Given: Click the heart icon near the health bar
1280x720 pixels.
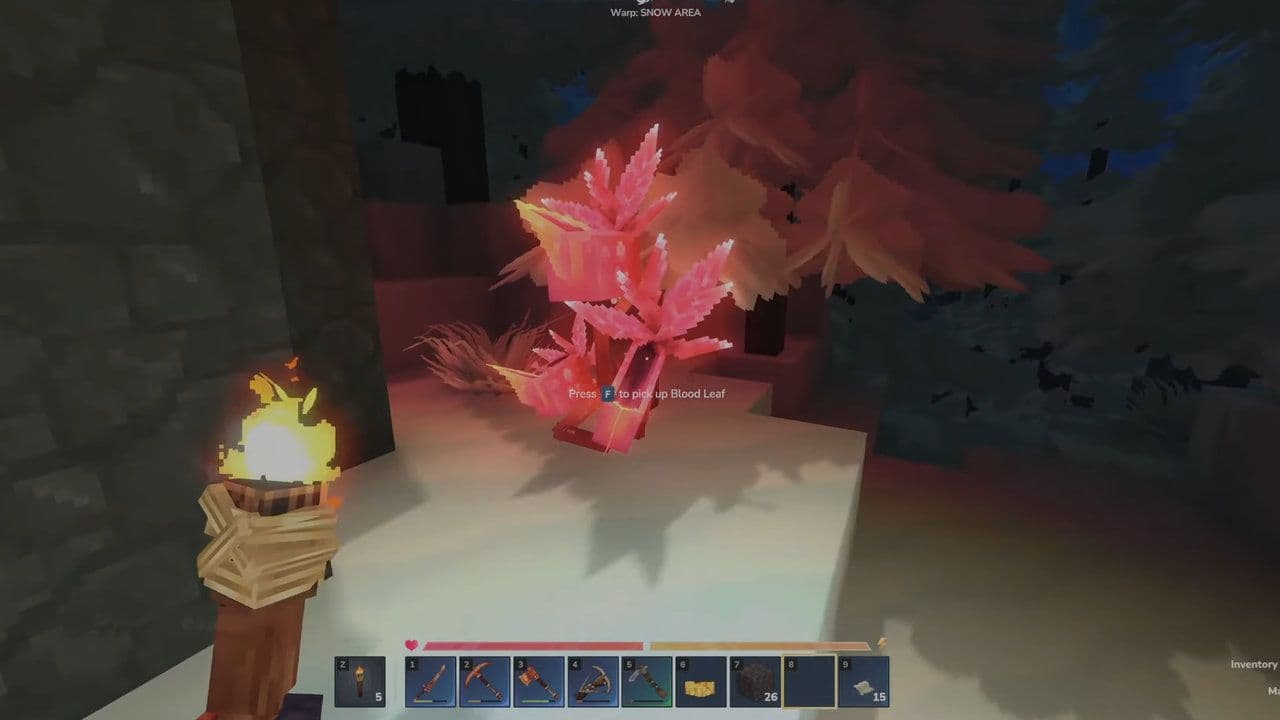Looking at the screenshot, I should coord(411,643).
